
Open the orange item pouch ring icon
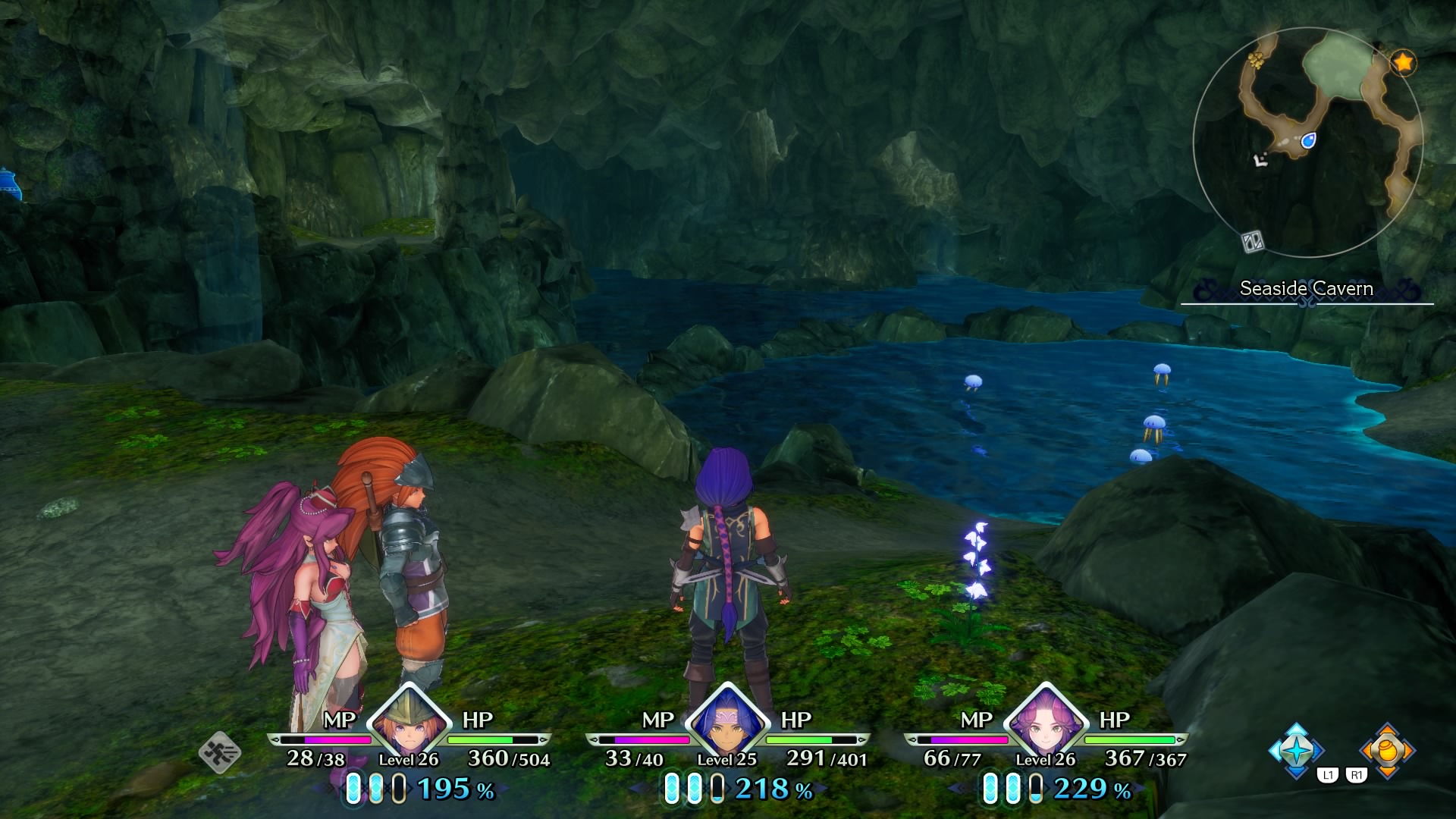click(x=1387, y=750)
